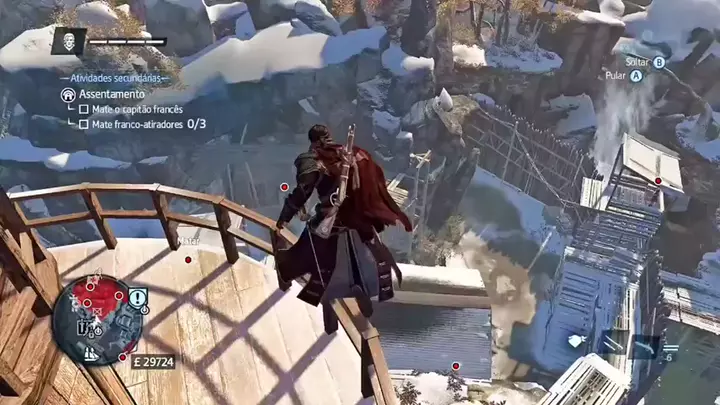Toggle the 'Mate o capitão francês' objective checkbox
Viewport: 720px width, 405px height.
click(84, 109)
